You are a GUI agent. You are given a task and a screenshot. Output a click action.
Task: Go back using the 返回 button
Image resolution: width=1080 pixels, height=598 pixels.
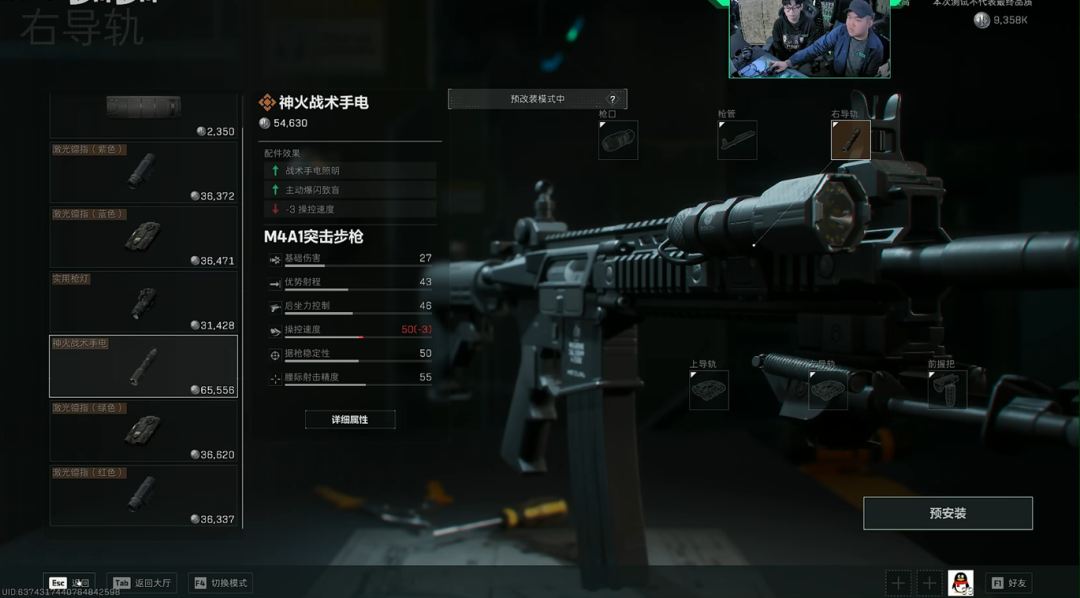69,583
